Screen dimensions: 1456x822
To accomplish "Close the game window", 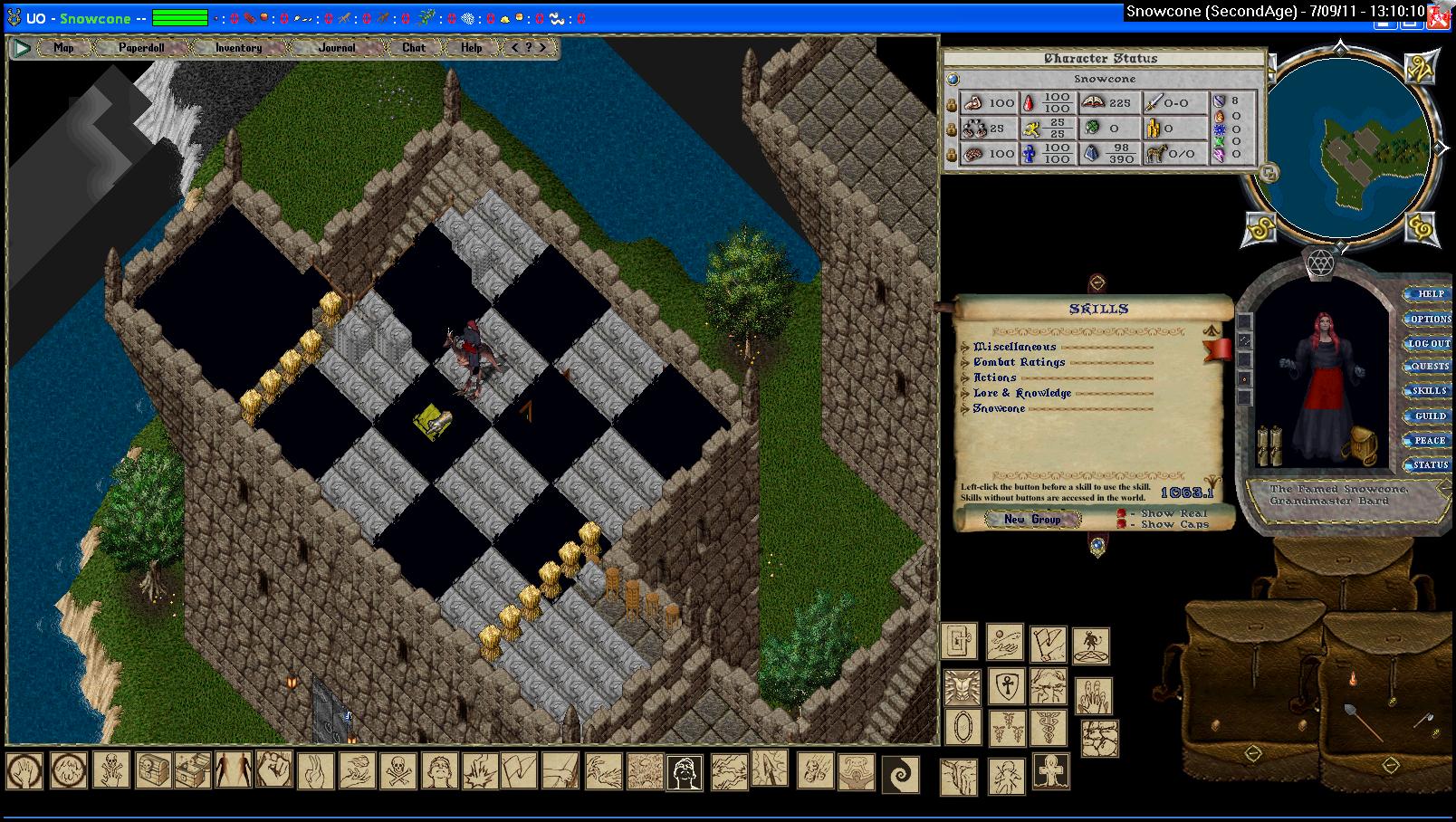I will pyautogui.click(x=1439, y=18).
